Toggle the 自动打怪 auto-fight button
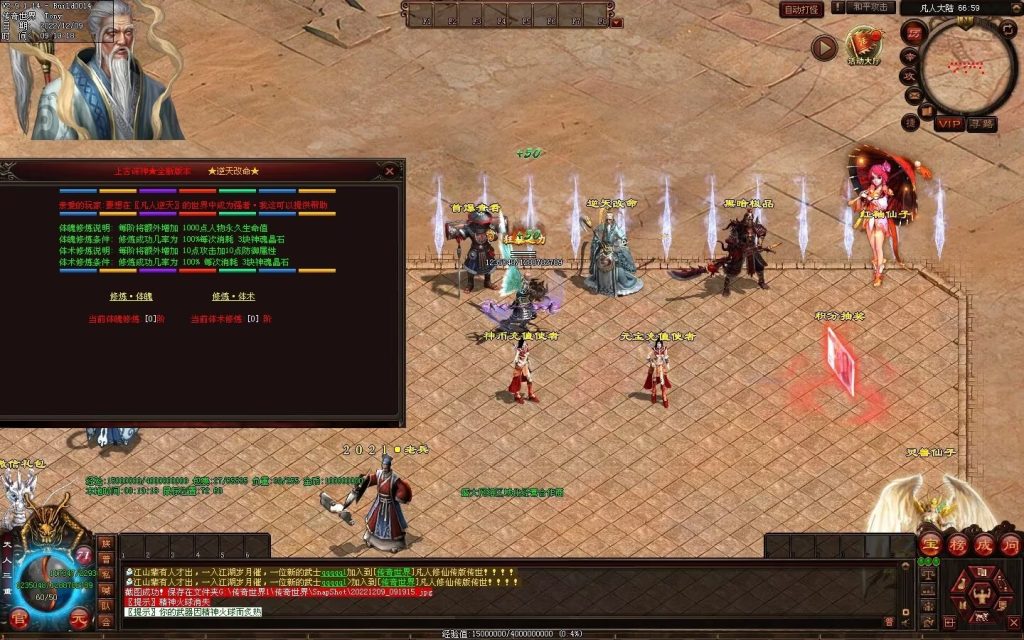Viewport: 1024px width, 640px height. pyautogui.click(x=802, y=9)
